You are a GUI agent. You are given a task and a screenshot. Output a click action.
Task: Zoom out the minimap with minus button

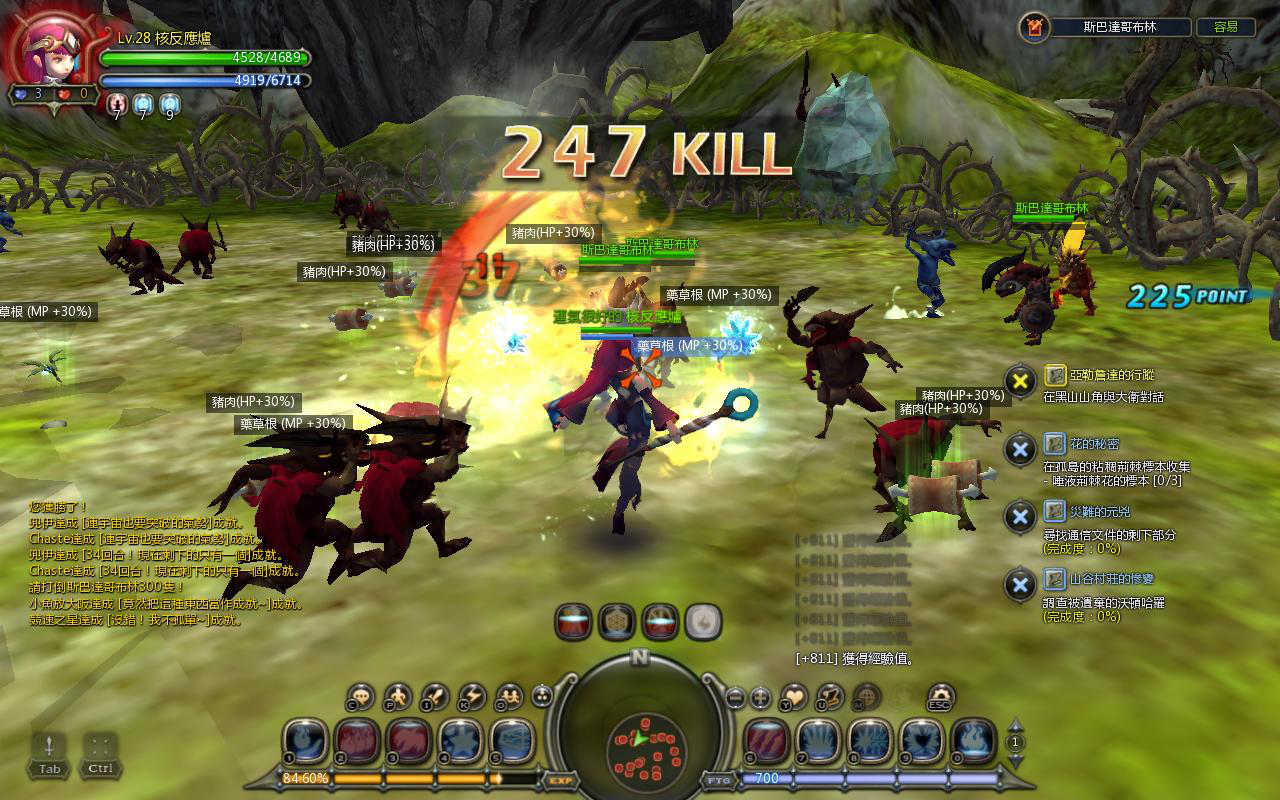point(735,697)
